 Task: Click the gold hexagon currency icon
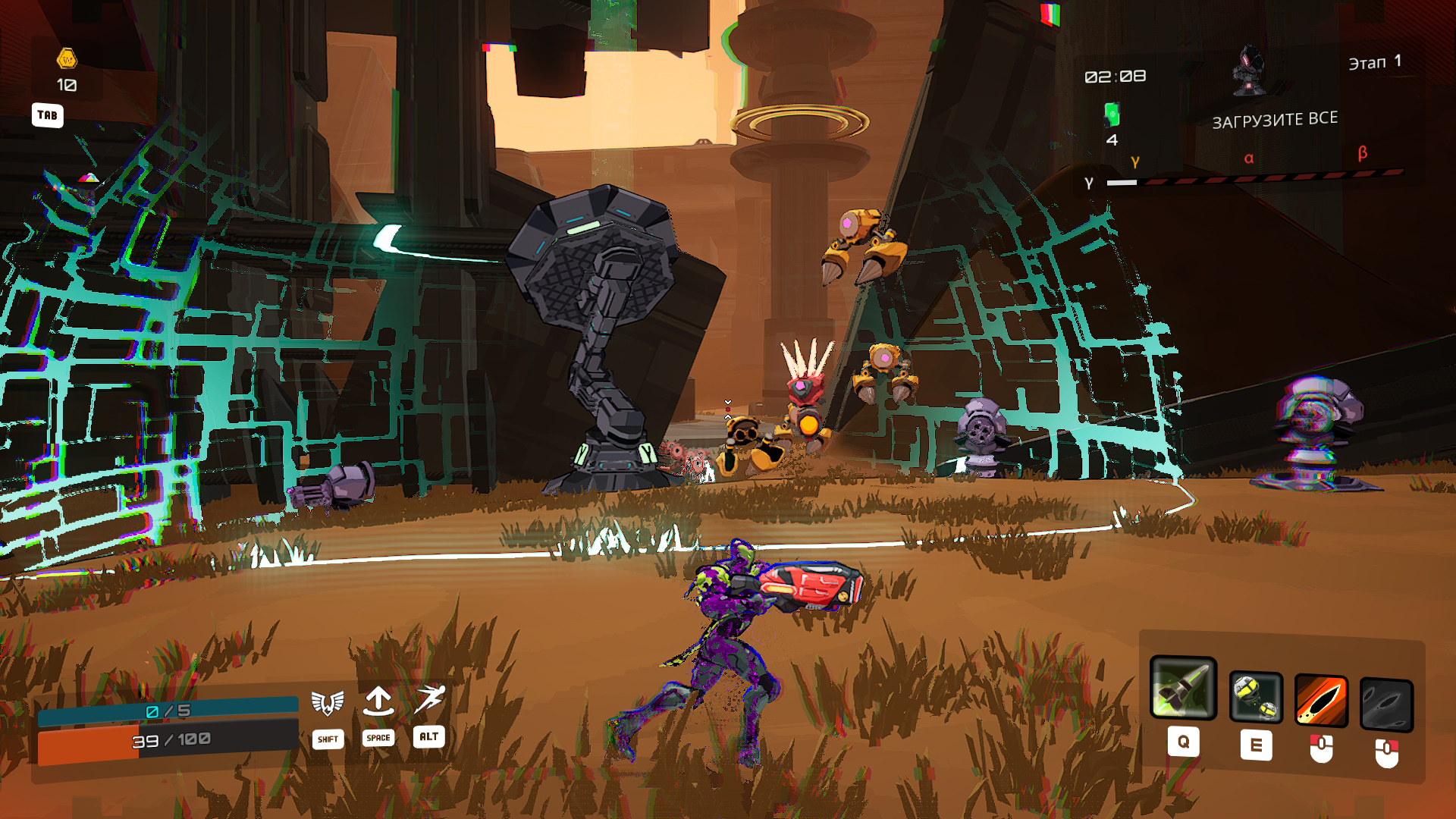point(67,58)
